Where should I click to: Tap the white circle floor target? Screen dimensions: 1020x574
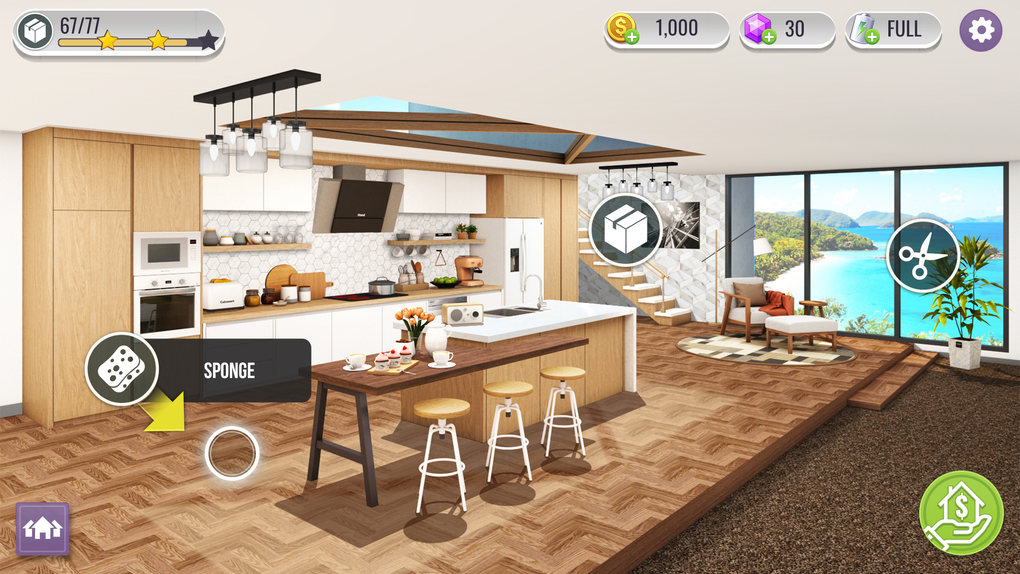point(232,453)
